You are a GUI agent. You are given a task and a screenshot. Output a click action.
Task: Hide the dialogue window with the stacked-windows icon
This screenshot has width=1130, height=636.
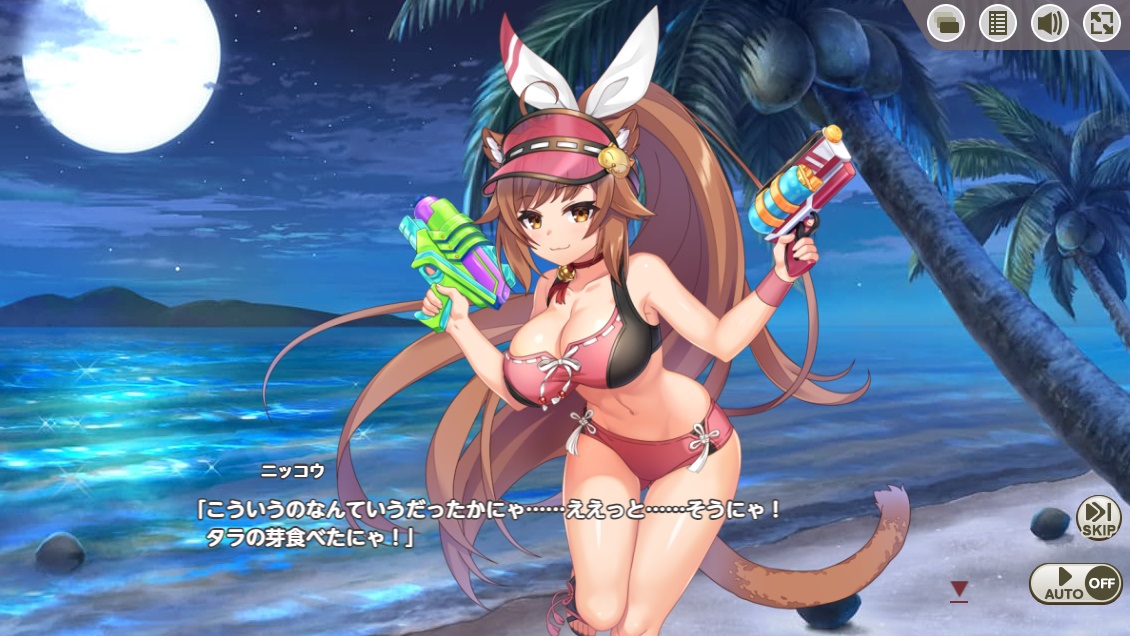coord(945,23)
